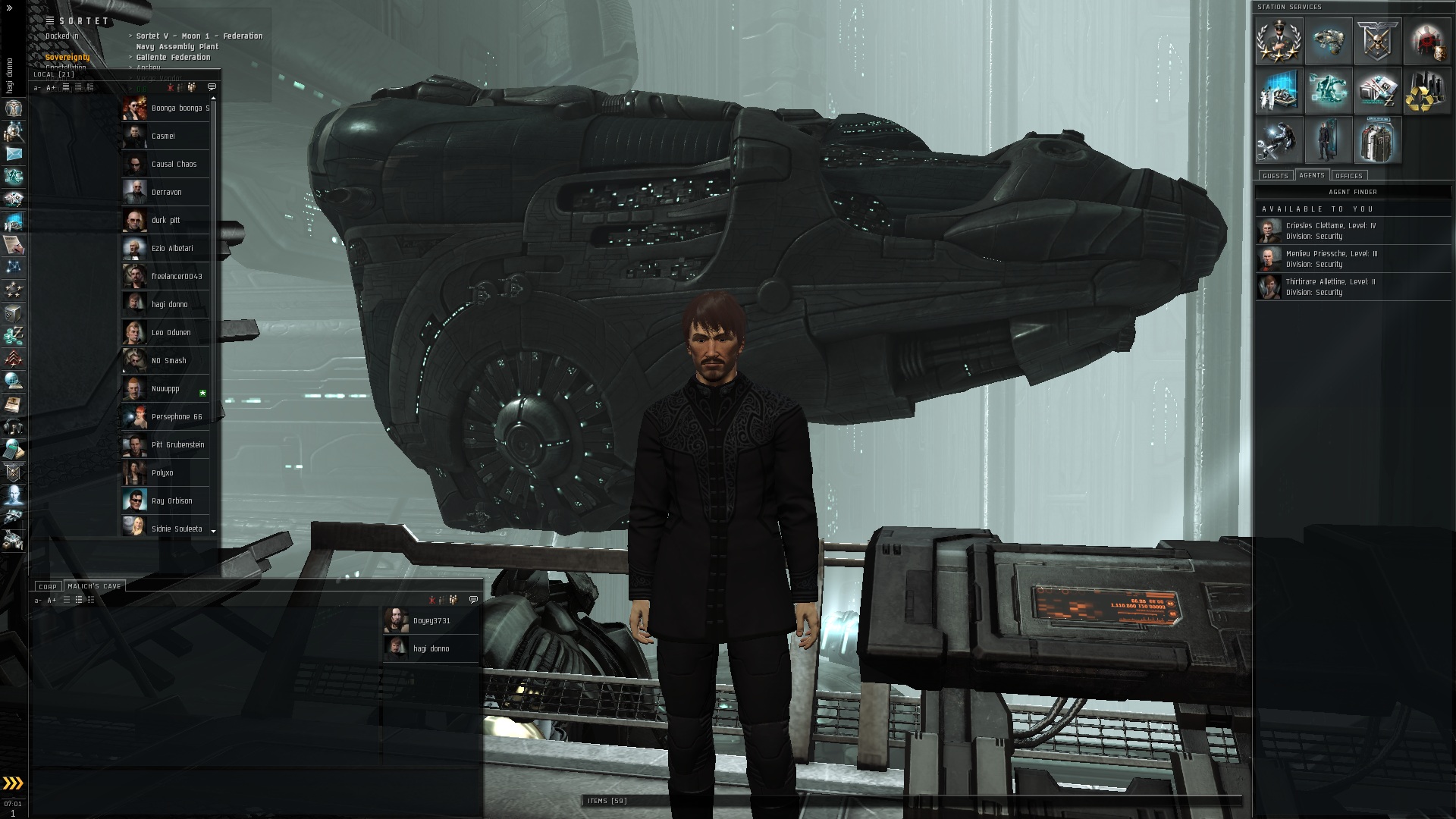Open the Bounty Office station service

pos(1426,42)
